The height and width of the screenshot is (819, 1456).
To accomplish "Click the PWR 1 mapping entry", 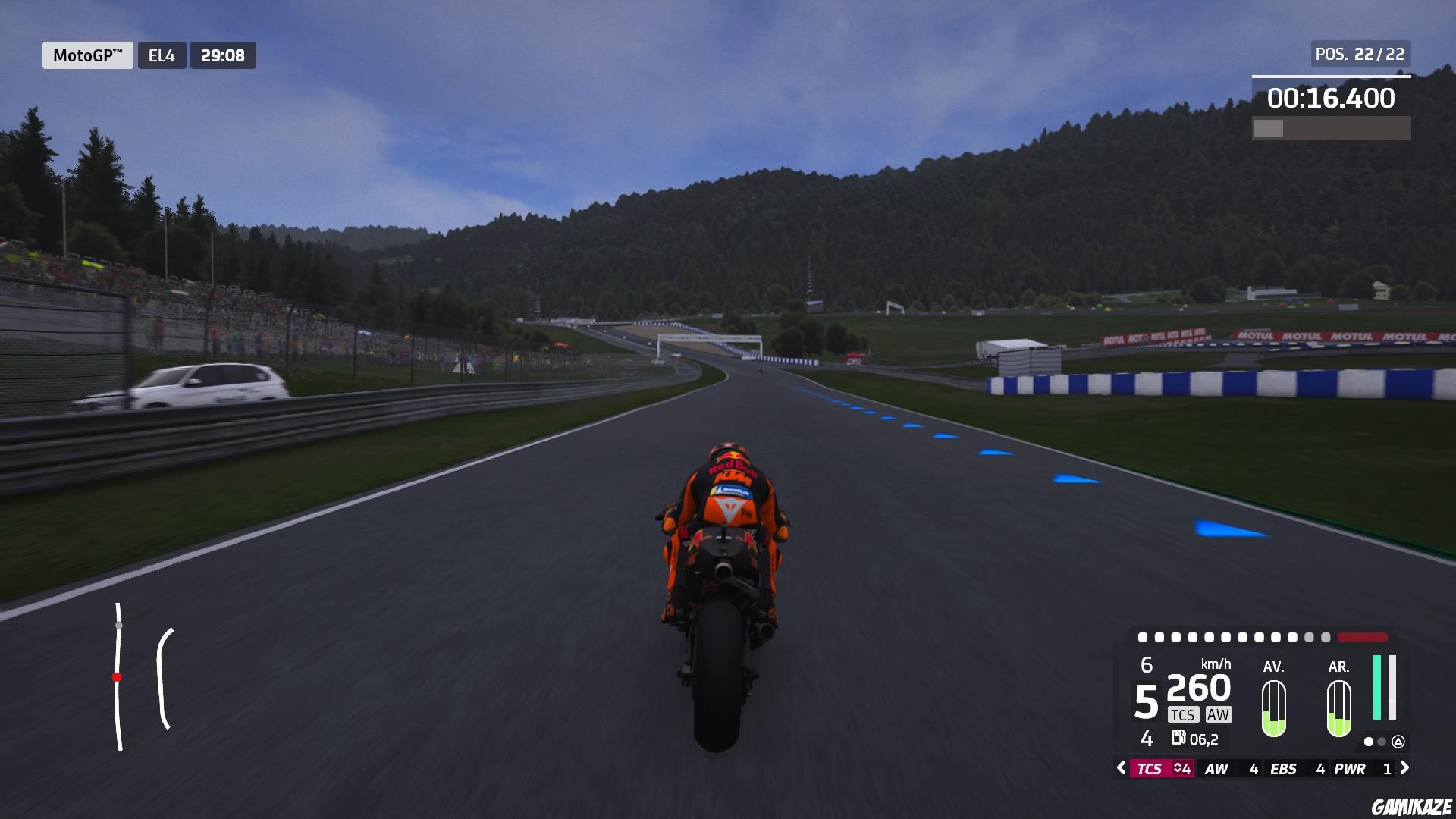I will coord(1361,768).
